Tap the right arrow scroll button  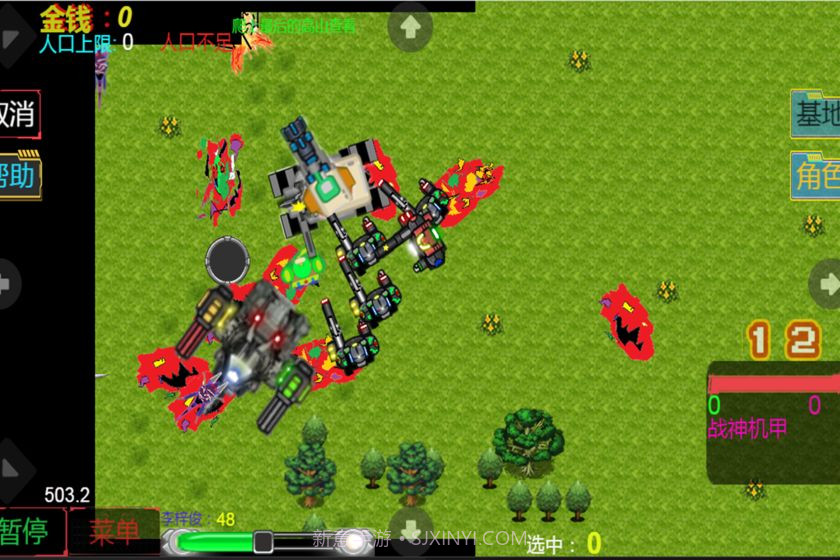825,284
